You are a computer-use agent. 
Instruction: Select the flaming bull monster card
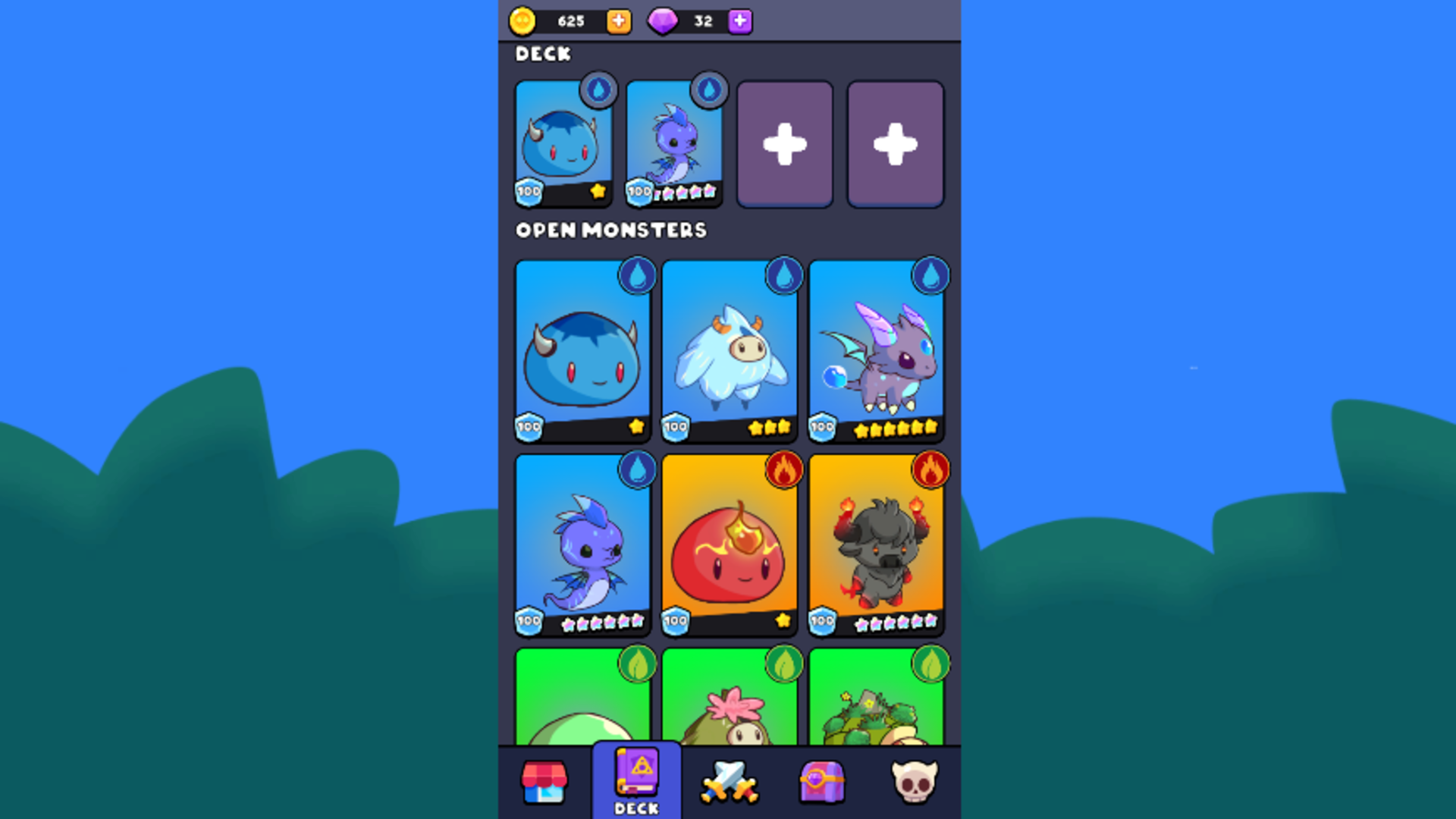click(876, 543)
